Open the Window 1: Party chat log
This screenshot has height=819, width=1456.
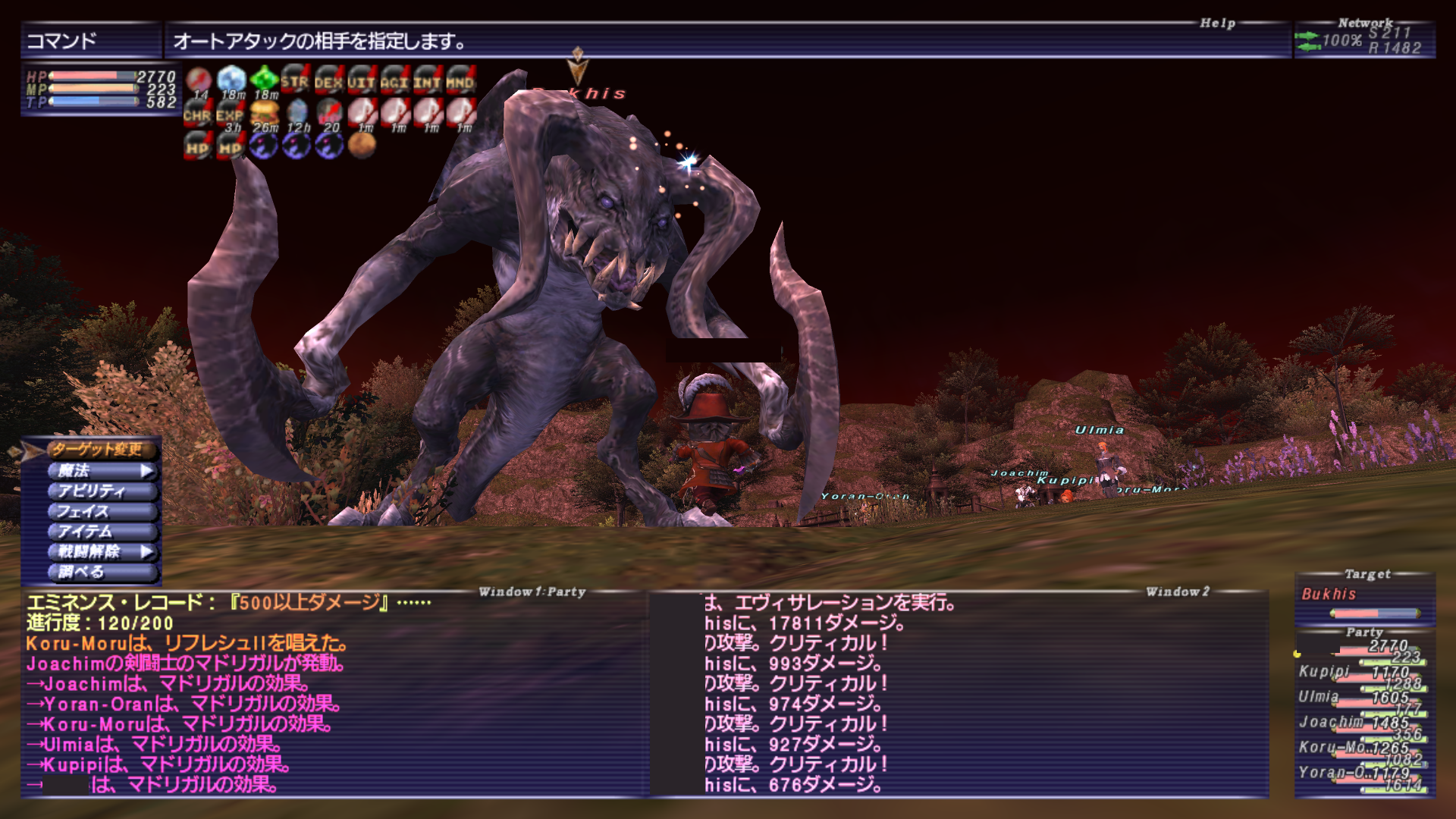click(x=334, y=694)
